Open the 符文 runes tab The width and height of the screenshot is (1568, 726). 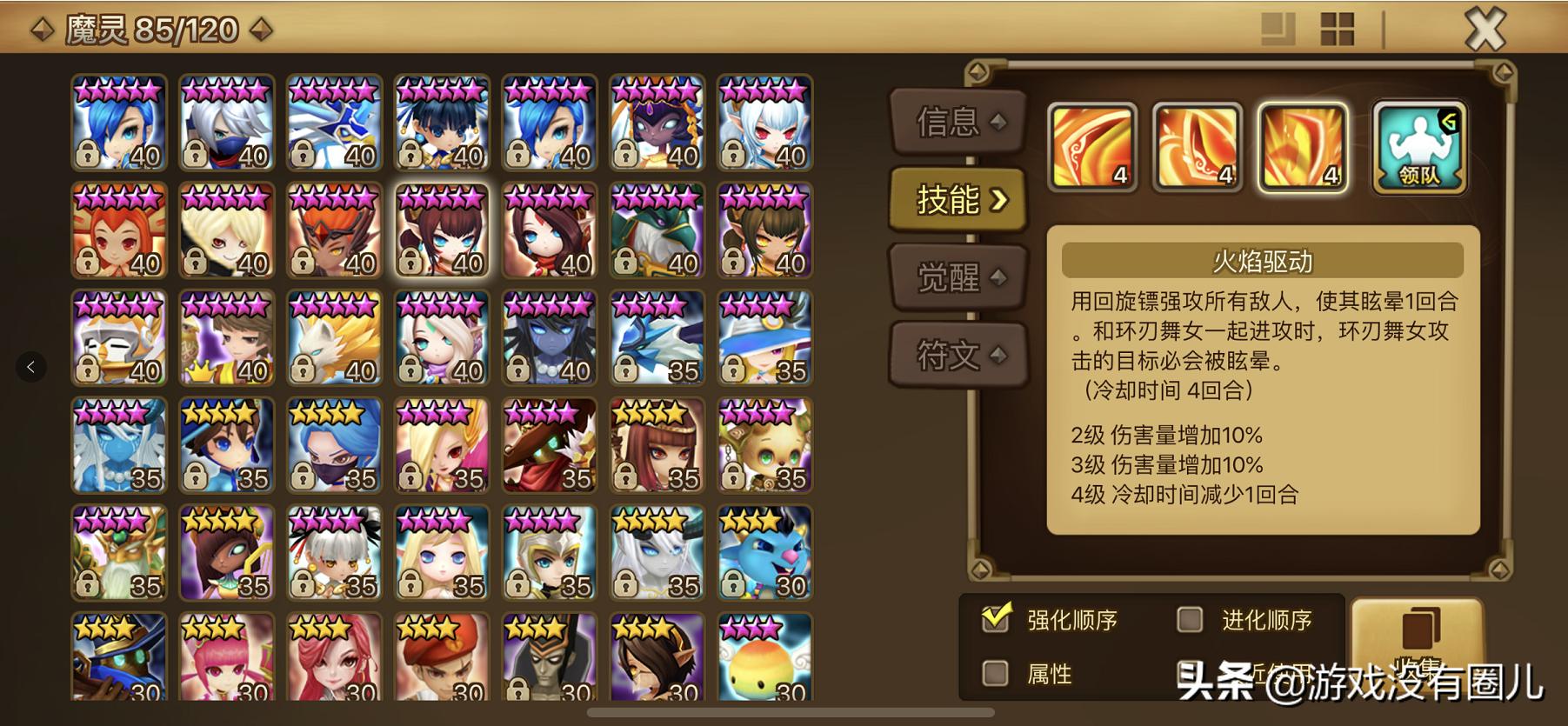point(957,355)
